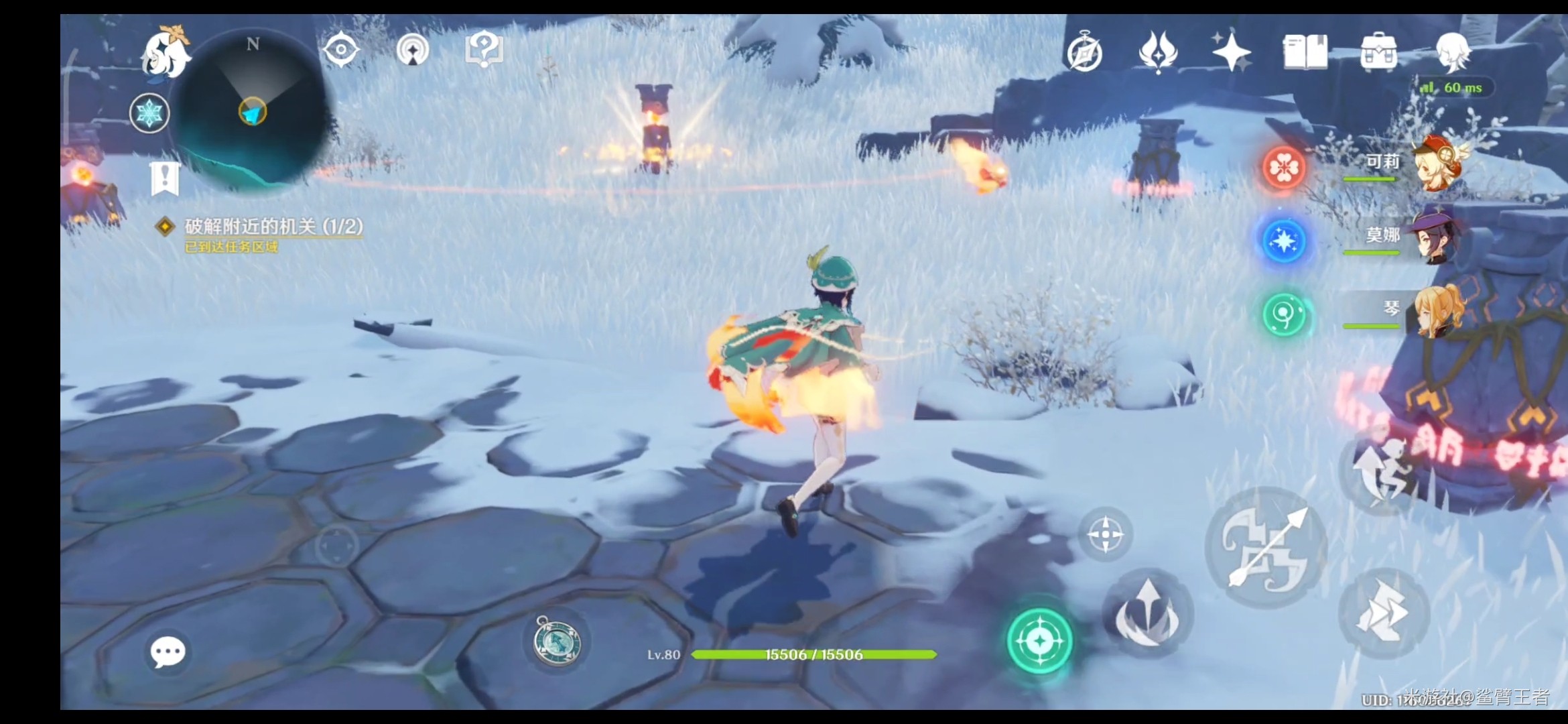The width and height of the screenshot is (1568, 724).
Task: Open the wish star icon
Action: (1230, 52)
